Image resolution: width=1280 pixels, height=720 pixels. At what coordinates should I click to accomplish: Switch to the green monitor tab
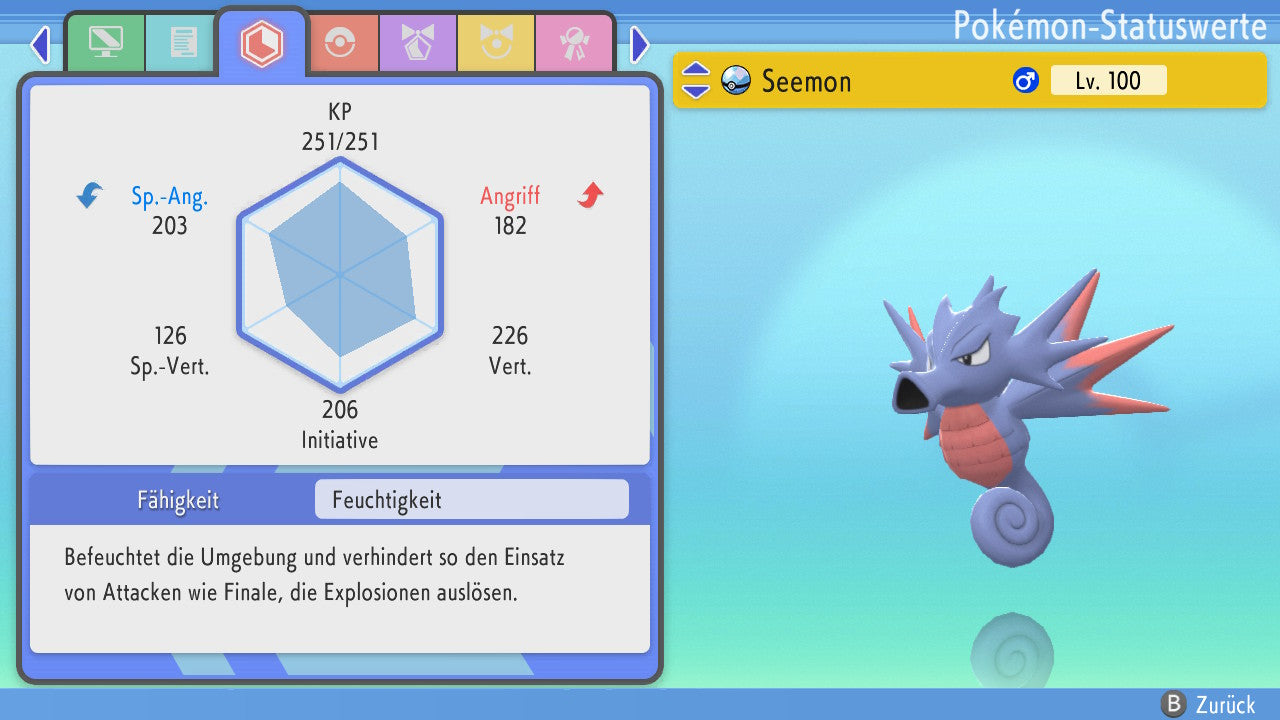point(105,43)
